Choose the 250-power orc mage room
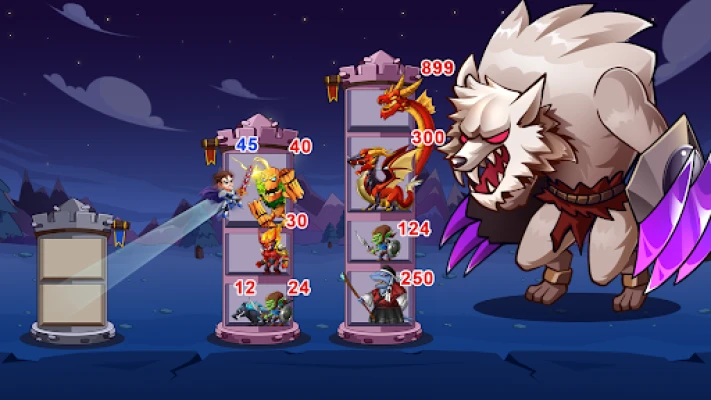Viewport: 711px width, 400px height. click(x=378, y=298)
